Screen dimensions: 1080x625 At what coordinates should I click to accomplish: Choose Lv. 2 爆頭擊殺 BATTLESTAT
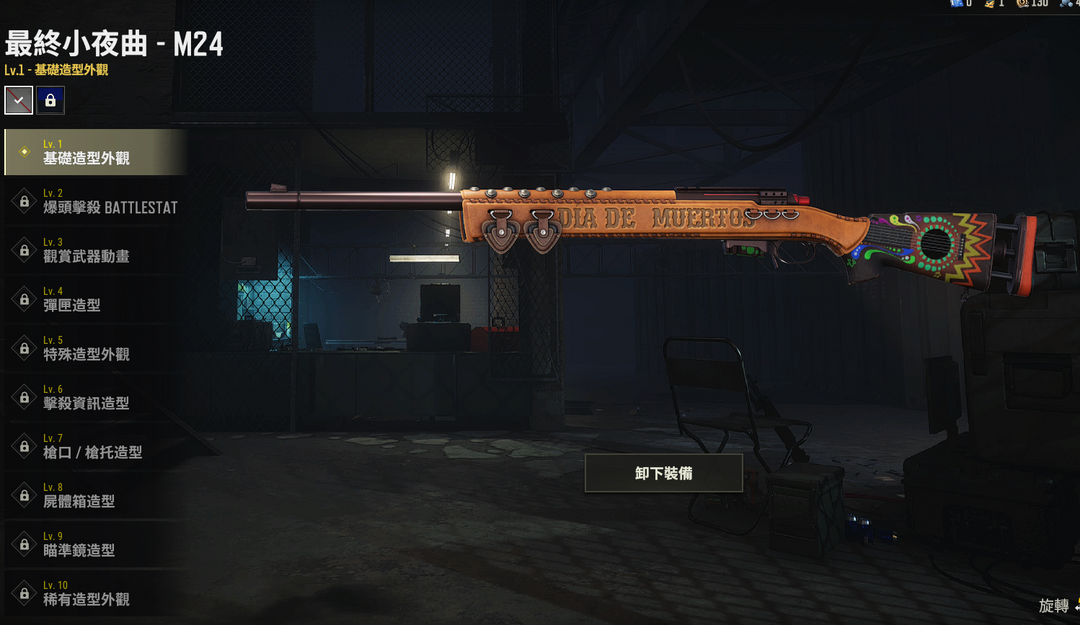click(x=95, y=201)
